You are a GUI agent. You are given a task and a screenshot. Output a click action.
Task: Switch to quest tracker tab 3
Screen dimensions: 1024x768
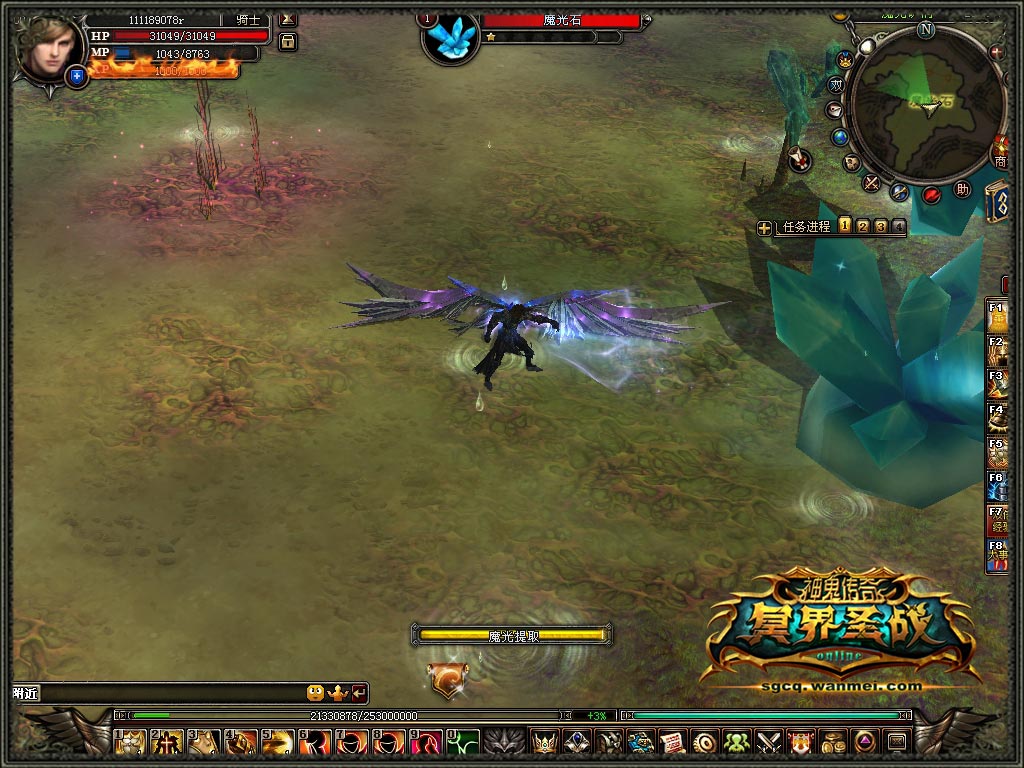tap(881, 226)
